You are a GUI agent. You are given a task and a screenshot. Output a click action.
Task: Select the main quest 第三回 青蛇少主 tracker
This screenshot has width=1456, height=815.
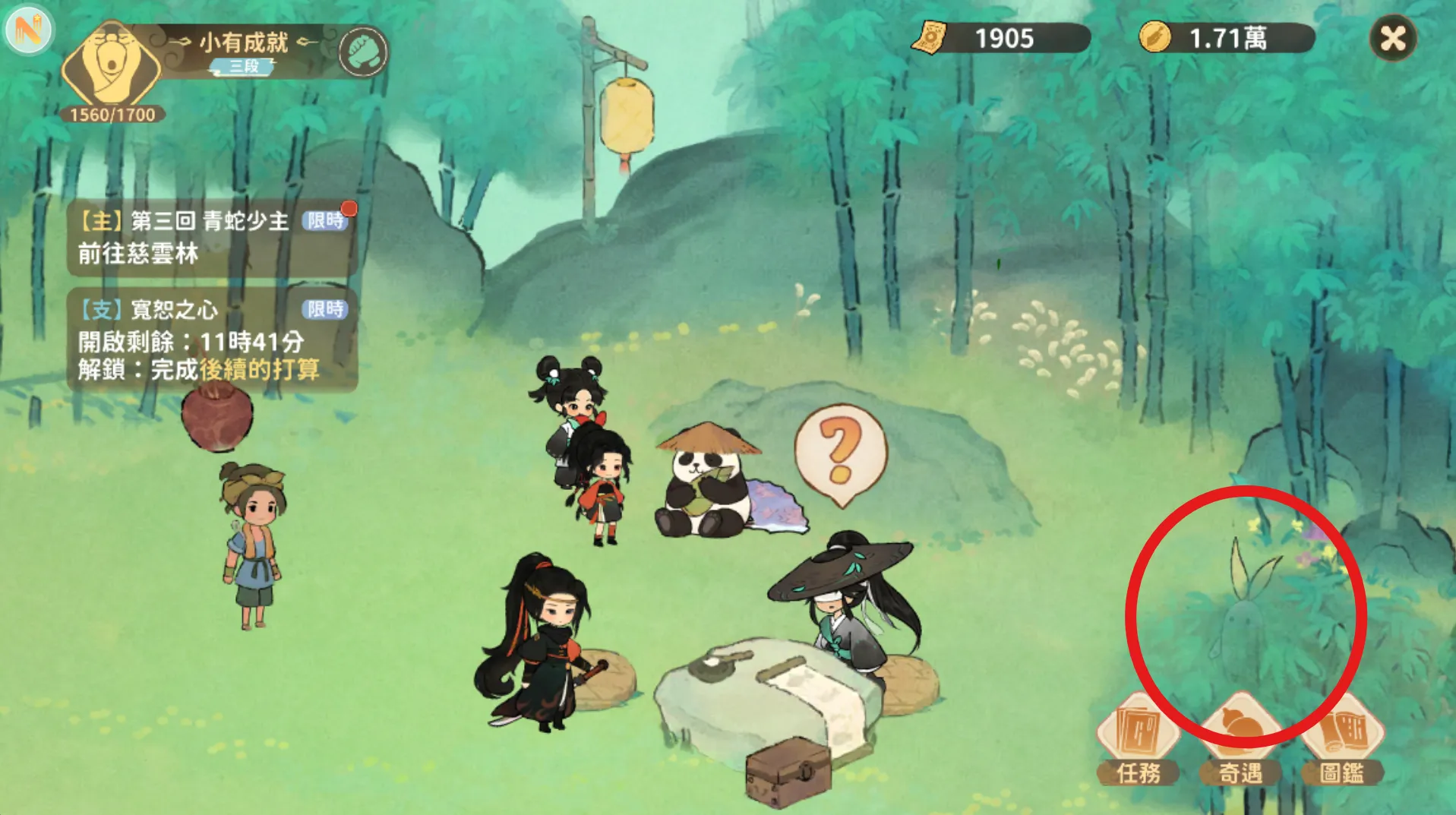point(211,237)
